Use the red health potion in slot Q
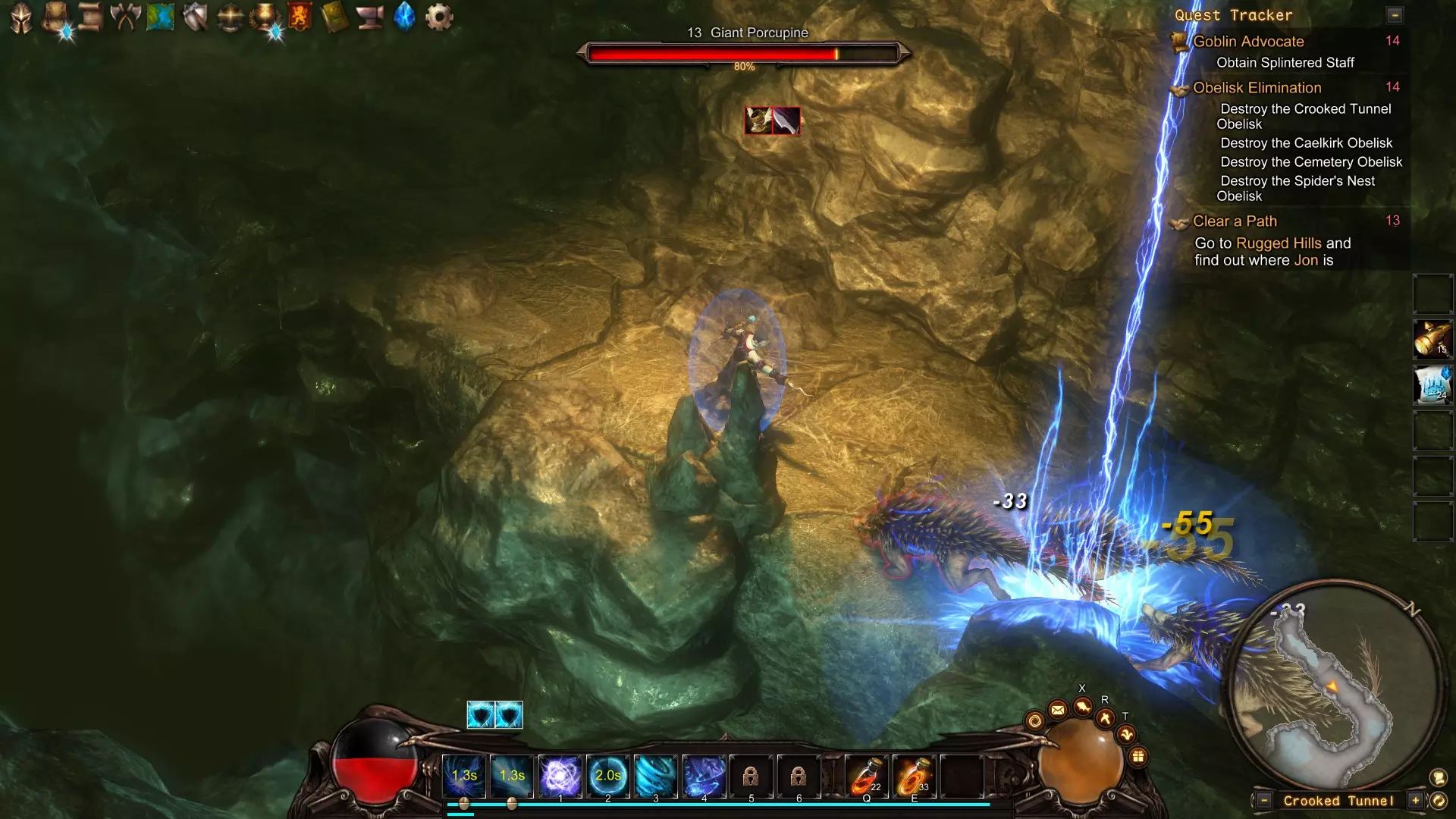Image resolution: width=1456 pixels, height=819 pixels. (866, 776)
